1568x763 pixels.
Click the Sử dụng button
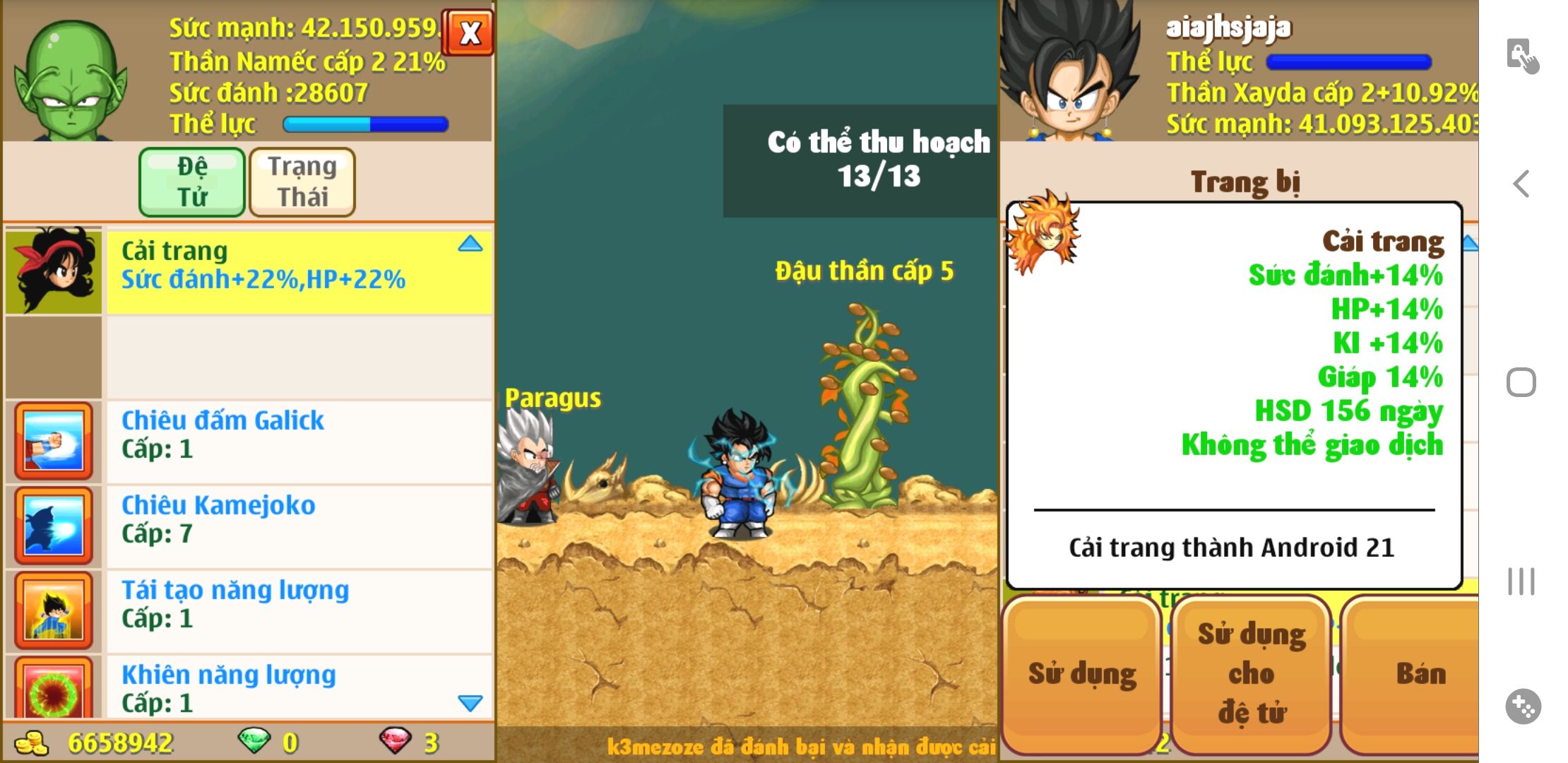1081,675
